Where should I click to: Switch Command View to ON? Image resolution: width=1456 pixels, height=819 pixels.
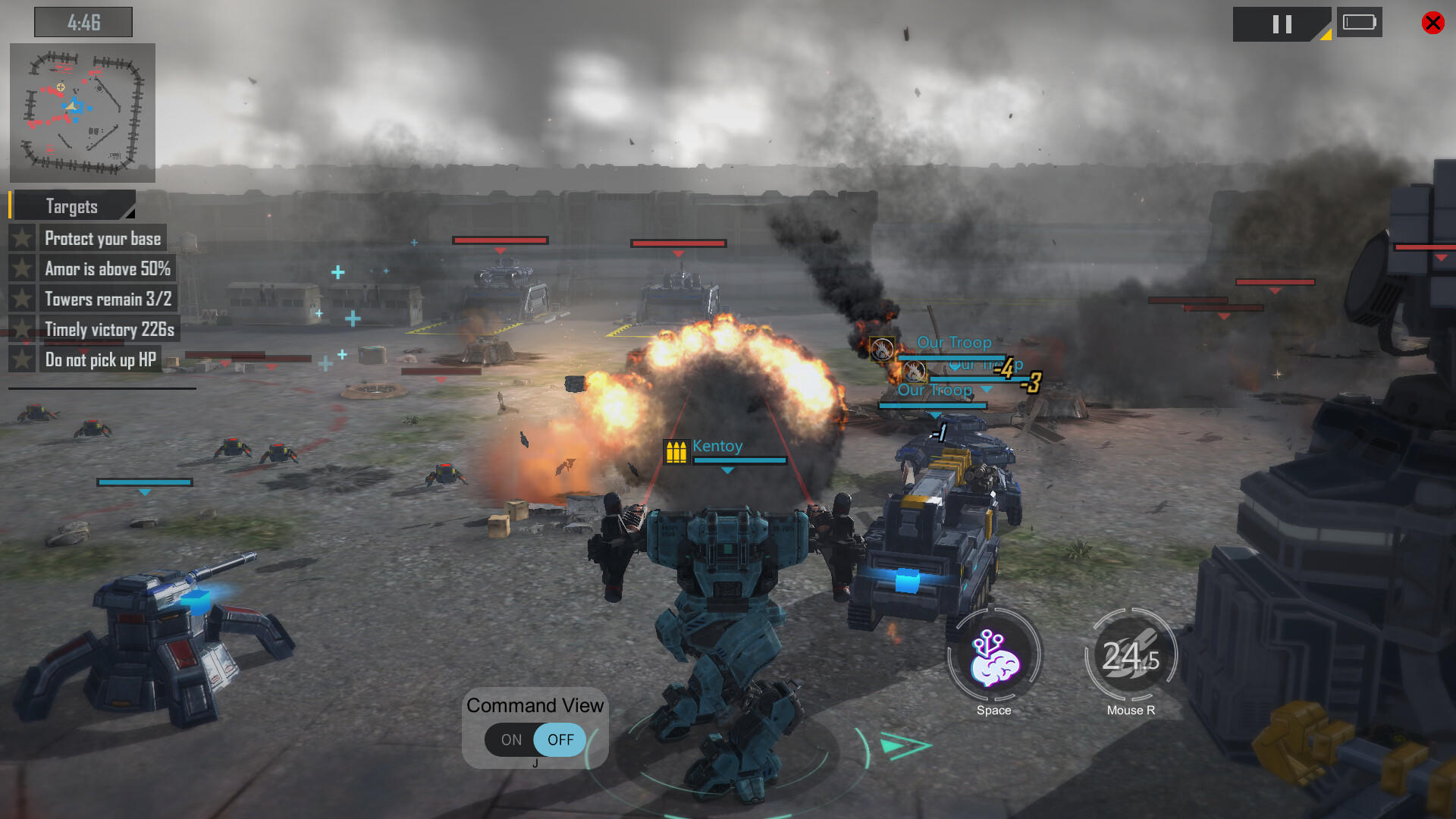coord(510,739)
